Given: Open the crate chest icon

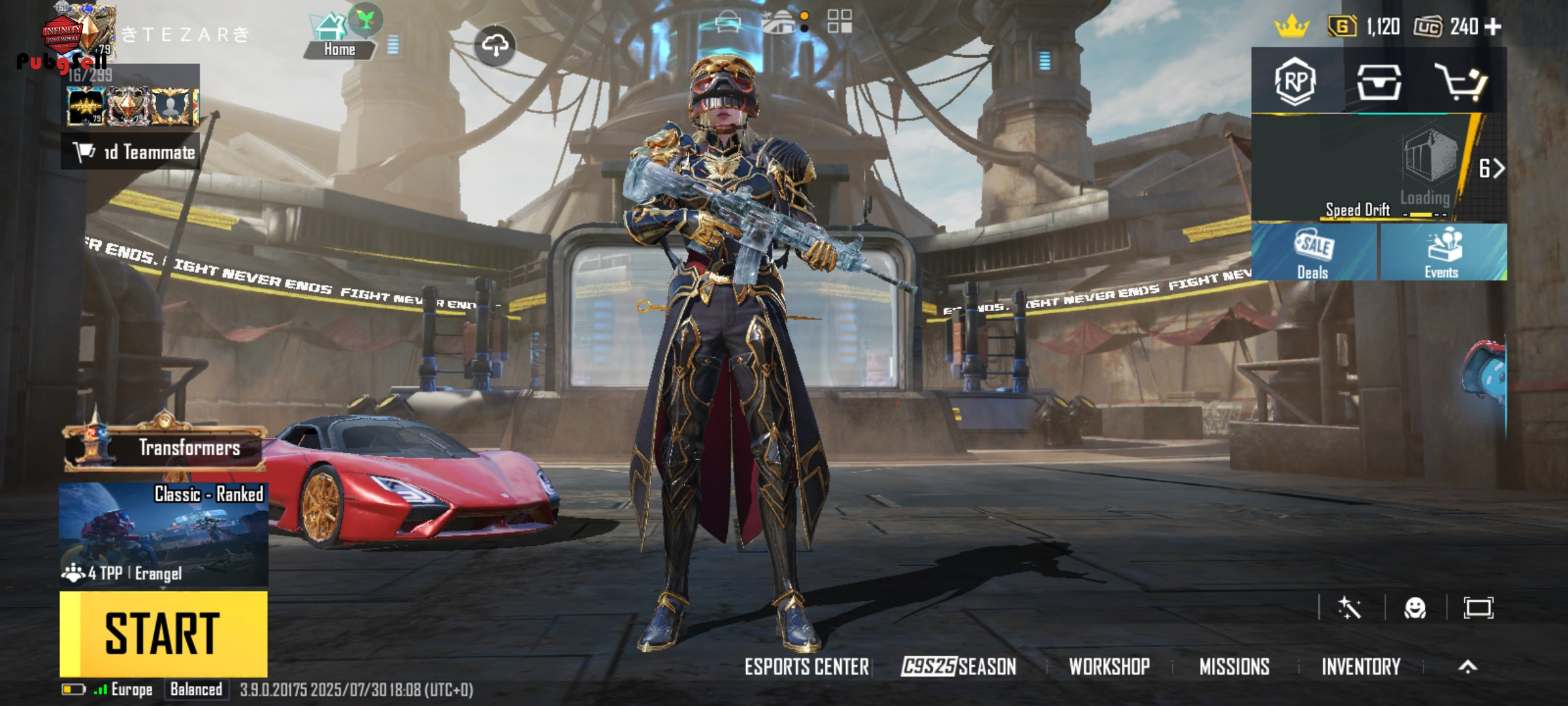Looking at the screenshot, I should pos(1379,82).
